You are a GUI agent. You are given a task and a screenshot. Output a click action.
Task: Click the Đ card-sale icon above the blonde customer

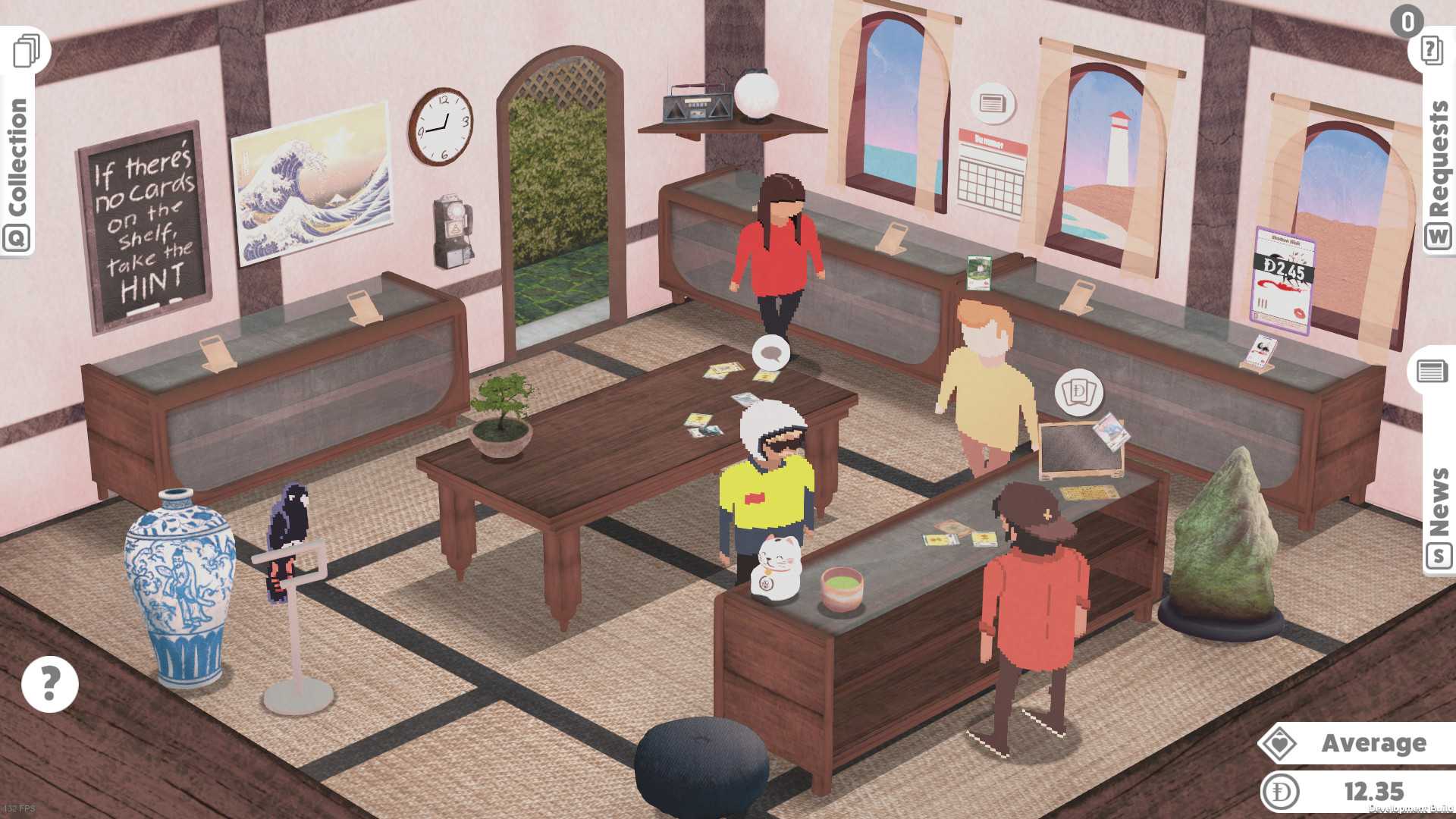(x=1080, y=393)
